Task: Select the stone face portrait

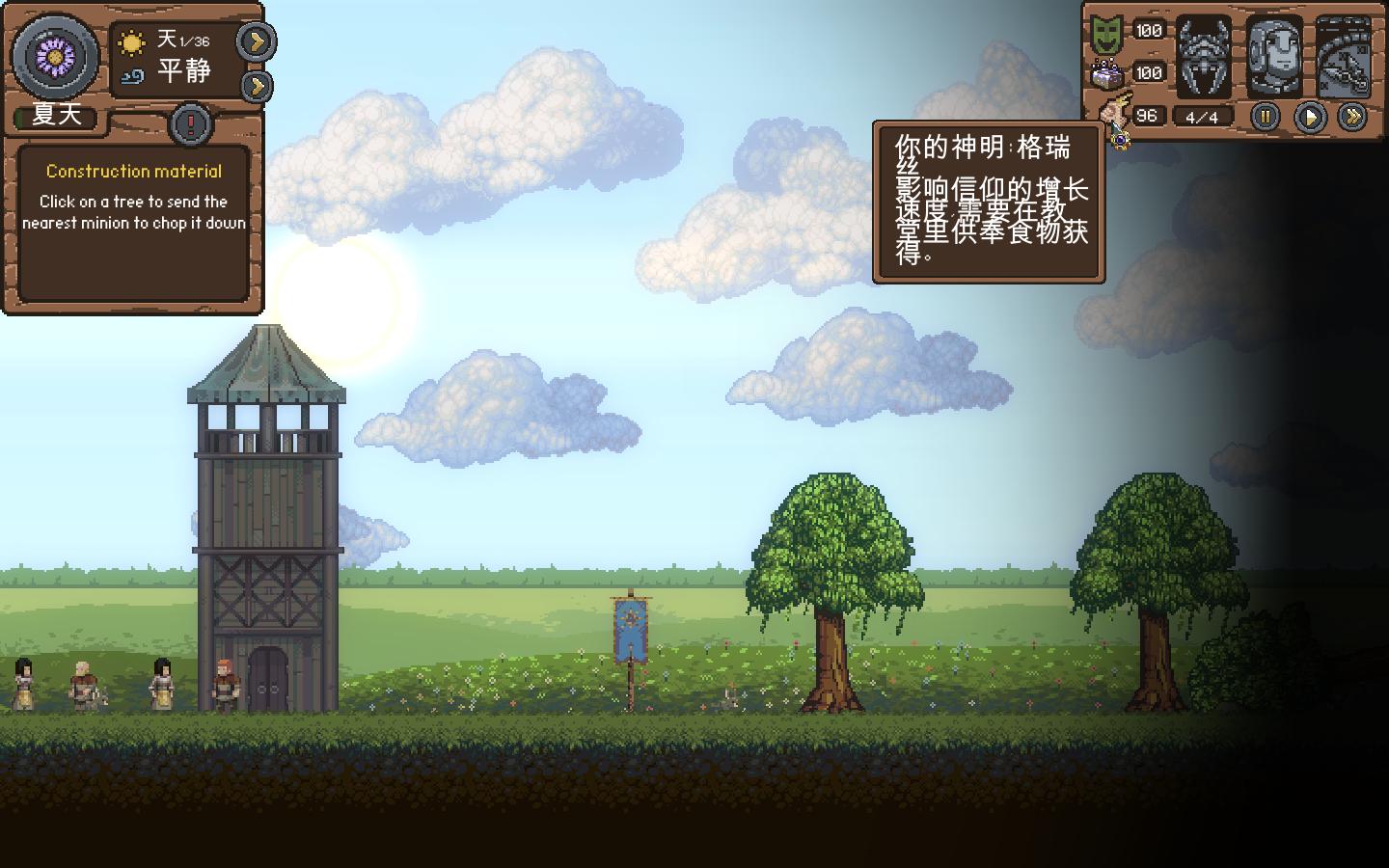Action: pos(1273,57)
